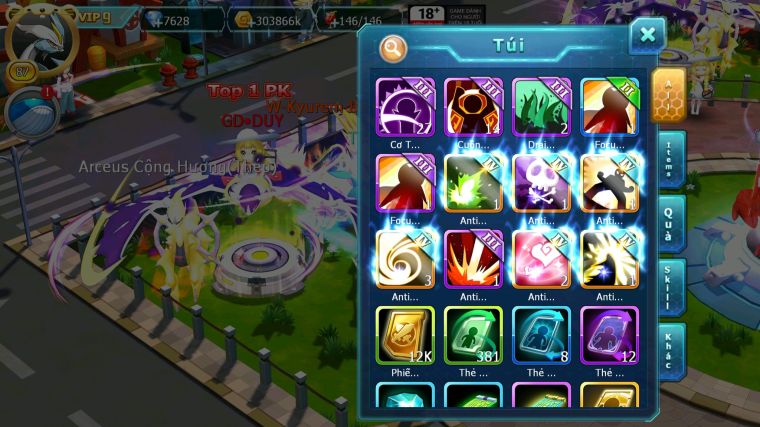Show the Skill tab

pos(670,287)
